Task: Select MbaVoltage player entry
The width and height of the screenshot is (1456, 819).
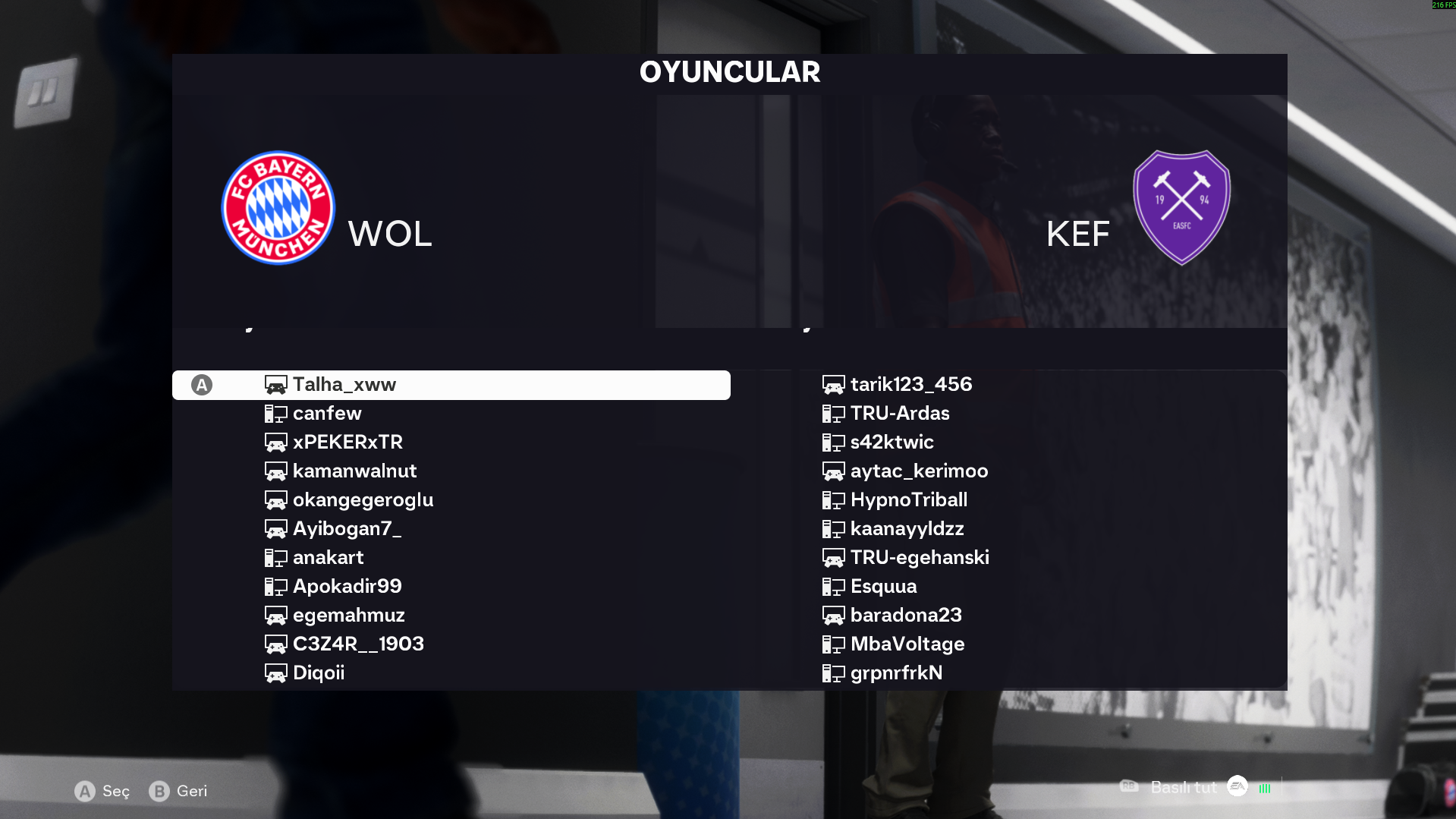Action: pos(907,644)
